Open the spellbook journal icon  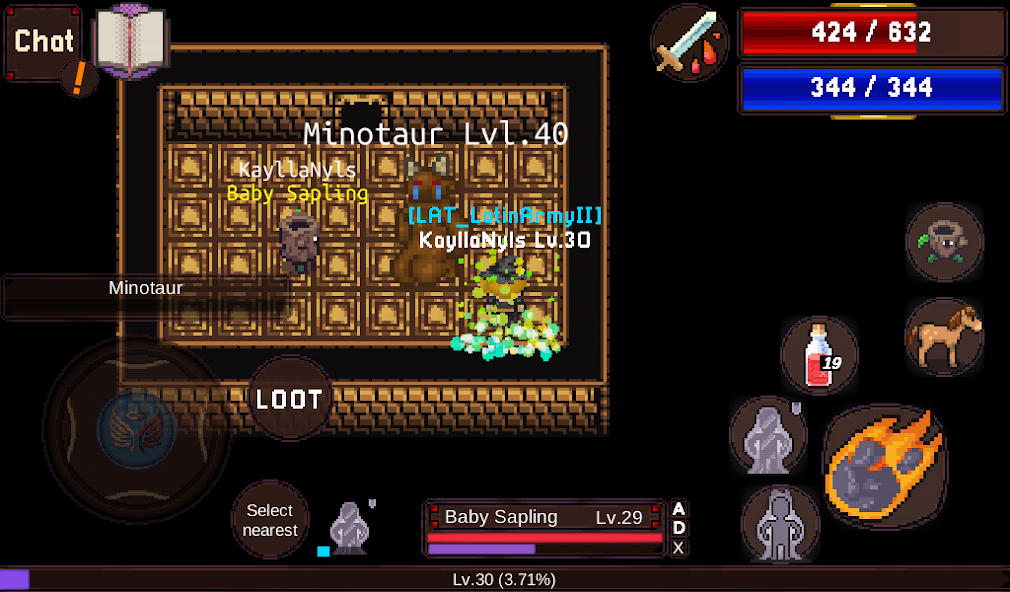tap(130, 40)
